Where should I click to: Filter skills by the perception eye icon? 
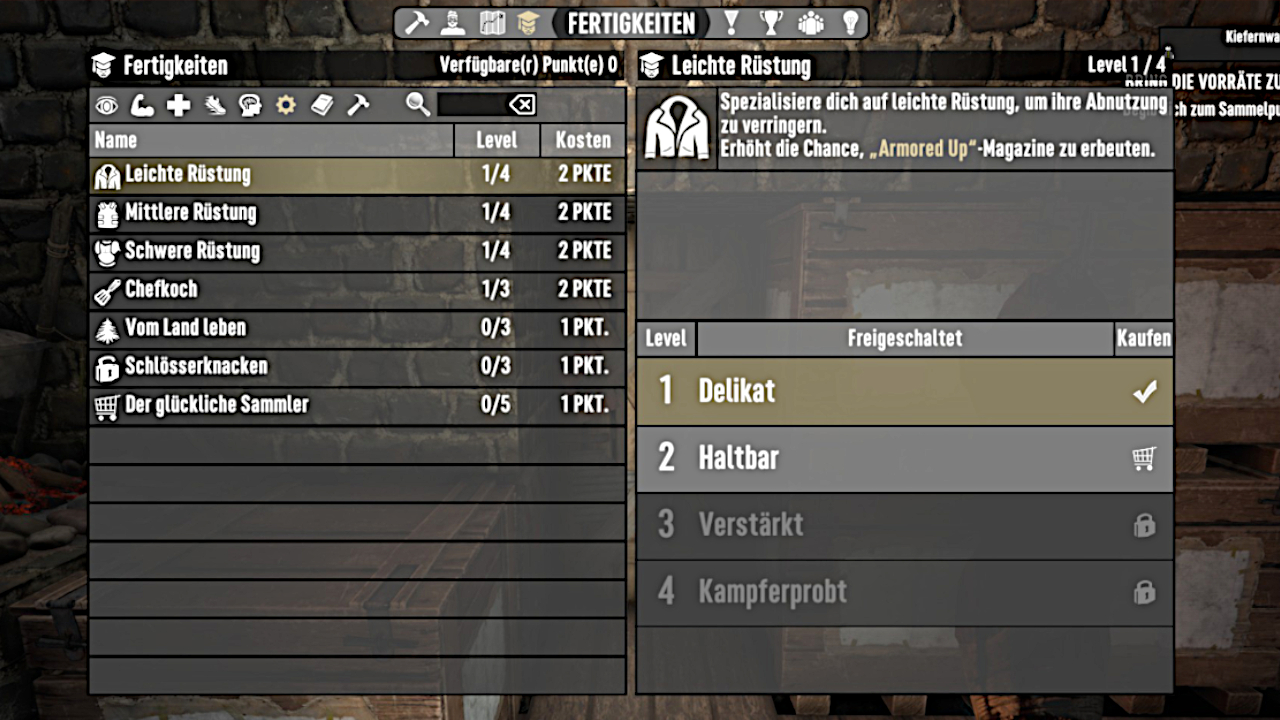click(107, 105)
